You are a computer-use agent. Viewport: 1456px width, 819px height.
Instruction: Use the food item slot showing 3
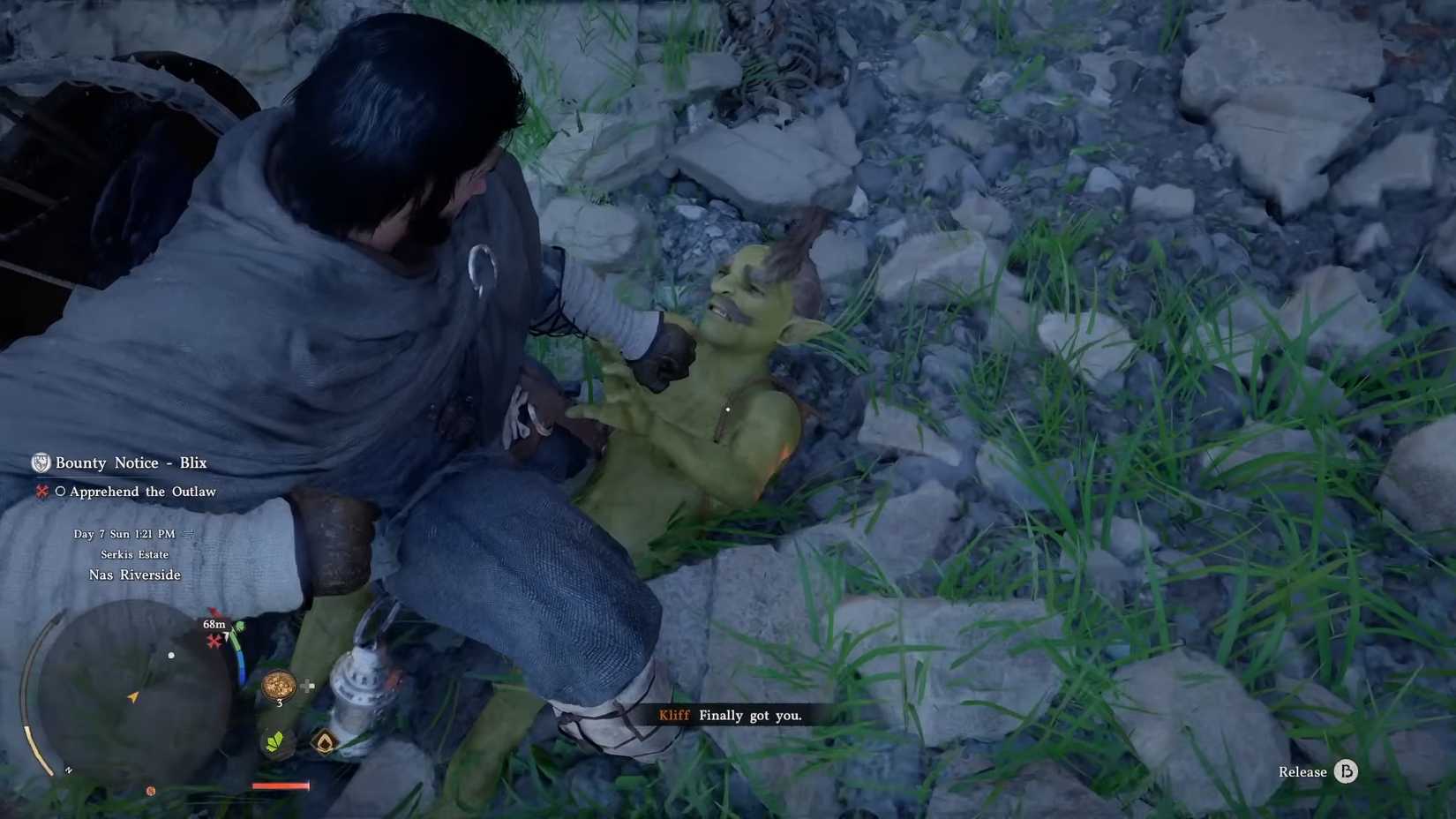coord(278,685)
